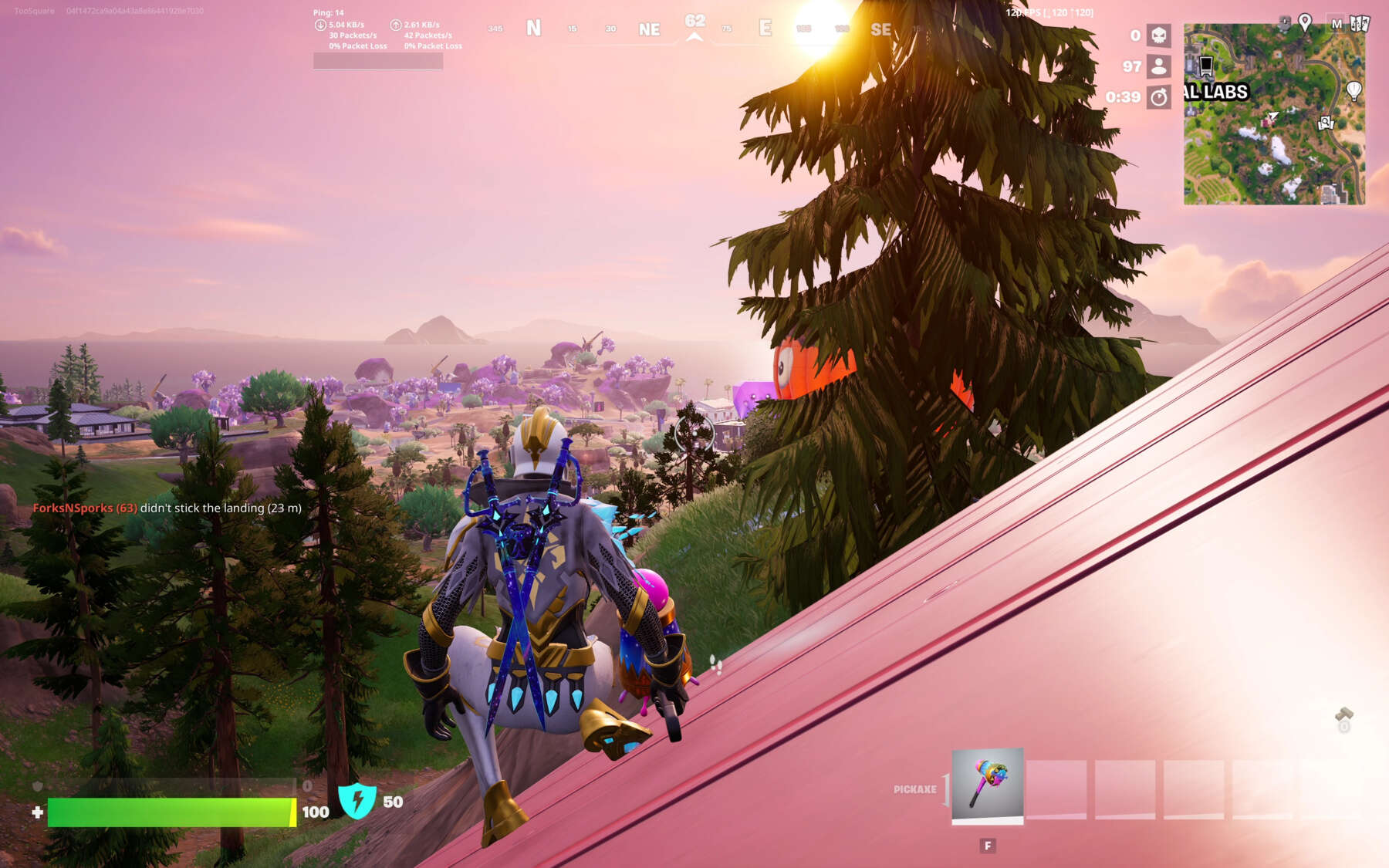The width and height of the screenshot is (1389, 868).
Task: Click the hot air balloon icon beside the minimap
Action: pyautogui.click(x=1354, y=91)
